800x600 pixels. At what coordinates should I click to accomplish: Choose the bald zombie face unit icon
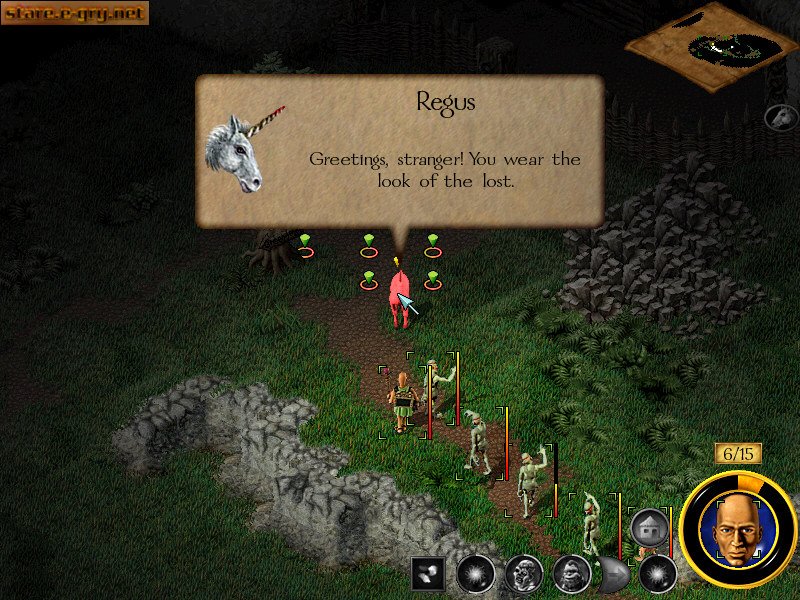pyautogui.click(x=523, y=574)
